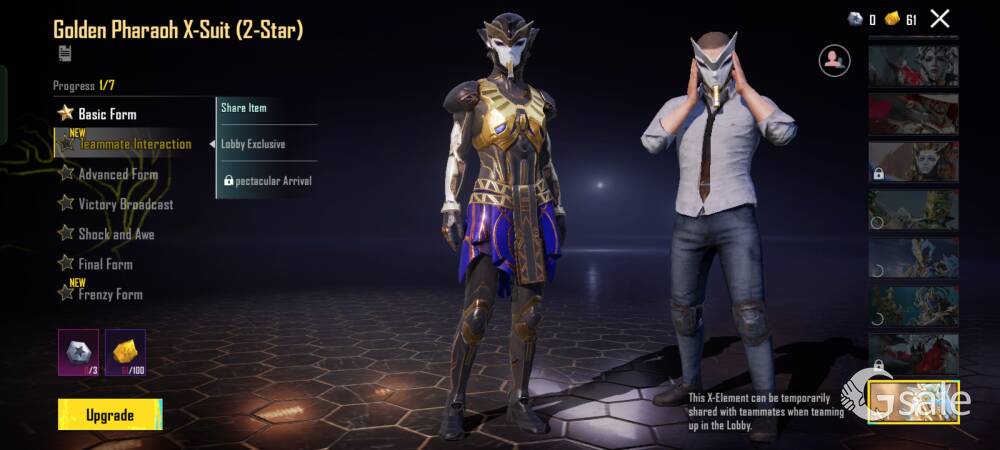Open the Frenzy Form stage
1000x450 pixels.
coord(110,294)
